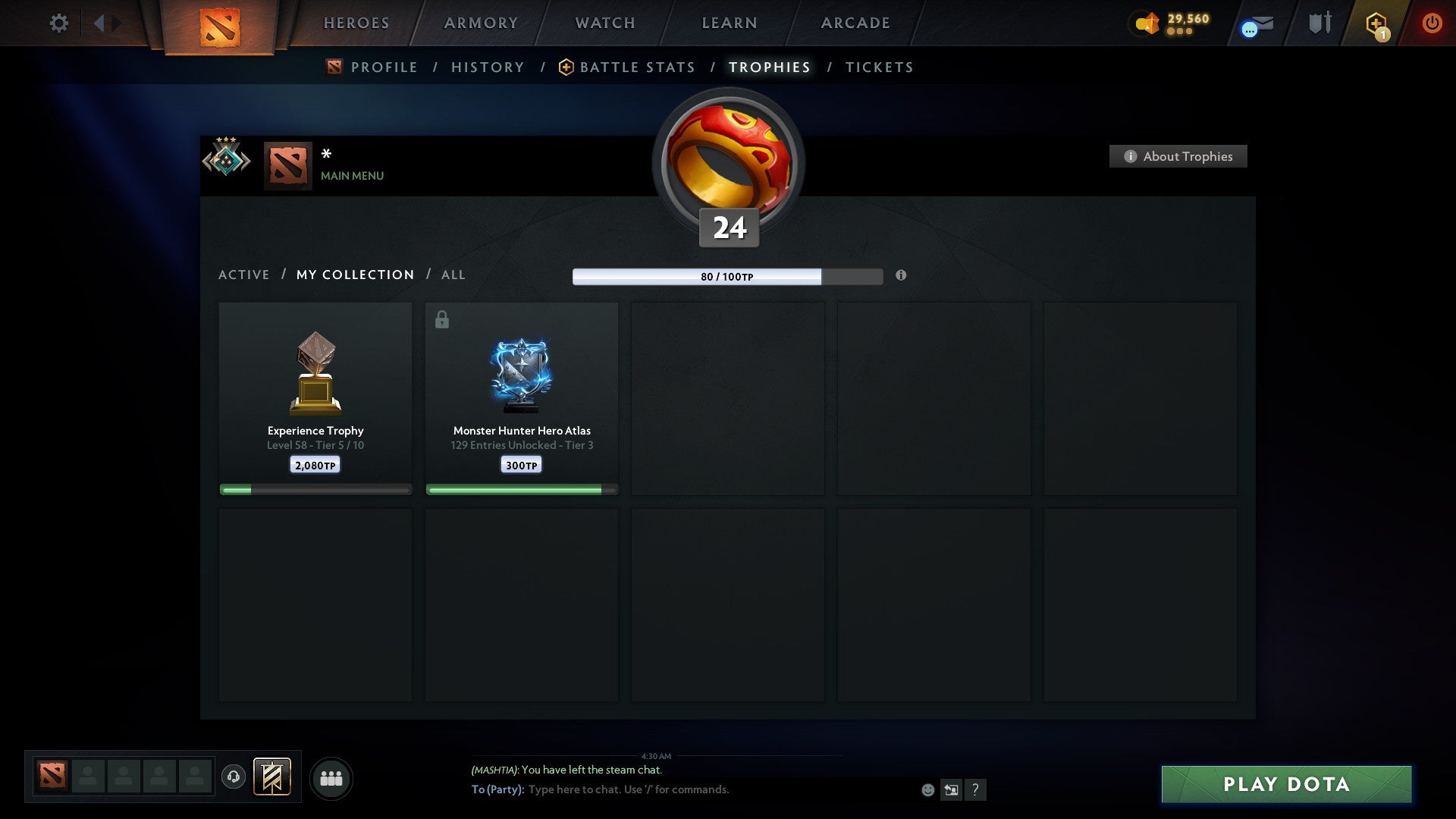Click the screenshot share icon beside chat box
This screenshot has width=1456, height=819.
(951, 789)
